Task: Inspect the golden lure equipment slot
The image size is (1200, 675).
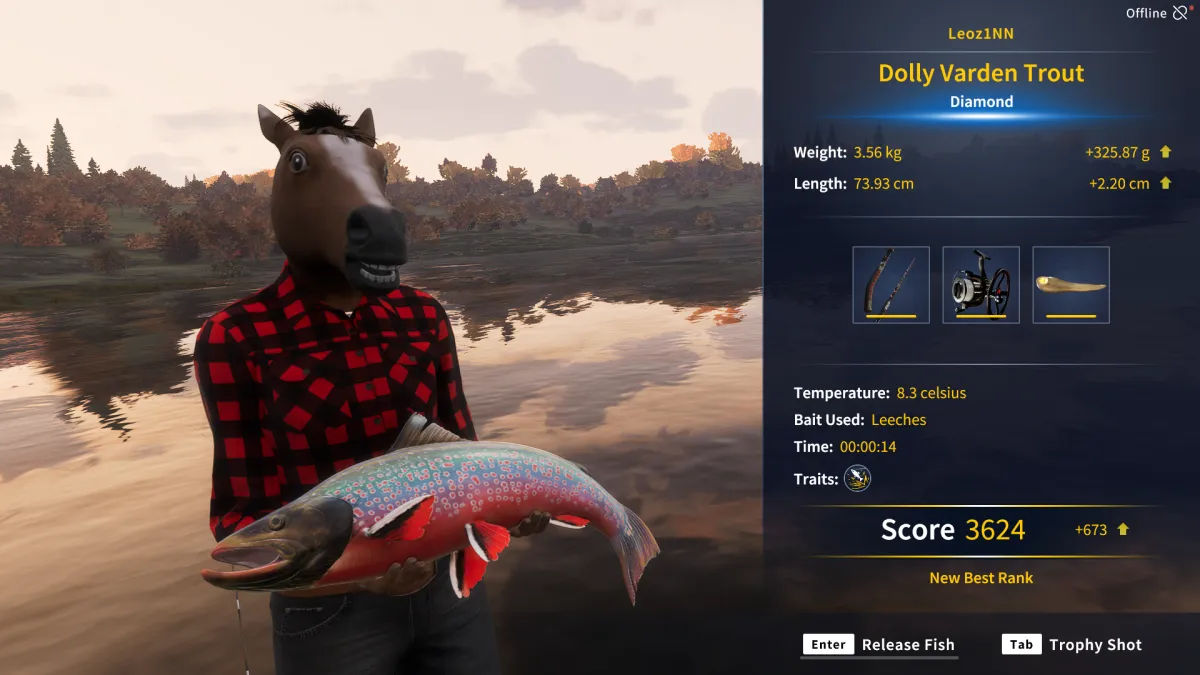Action: [1071, 285]
